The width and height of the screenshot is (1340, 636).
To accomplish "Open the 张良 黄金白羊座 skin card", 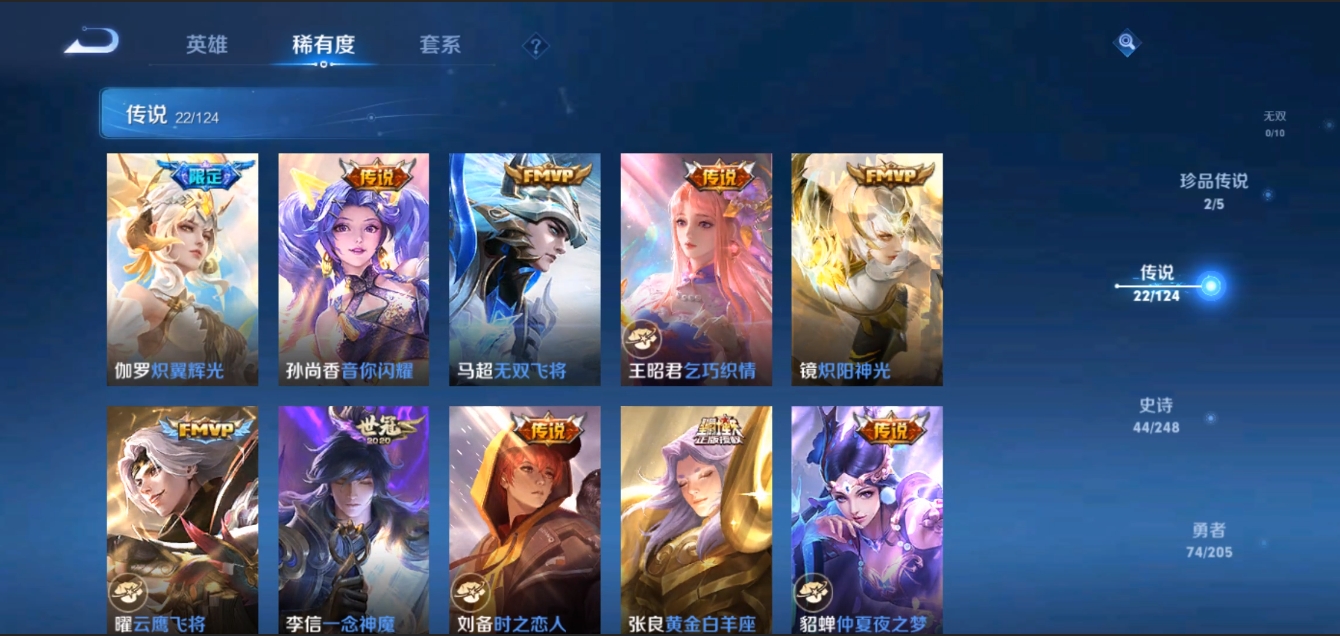I will click(x=696, y=520).
